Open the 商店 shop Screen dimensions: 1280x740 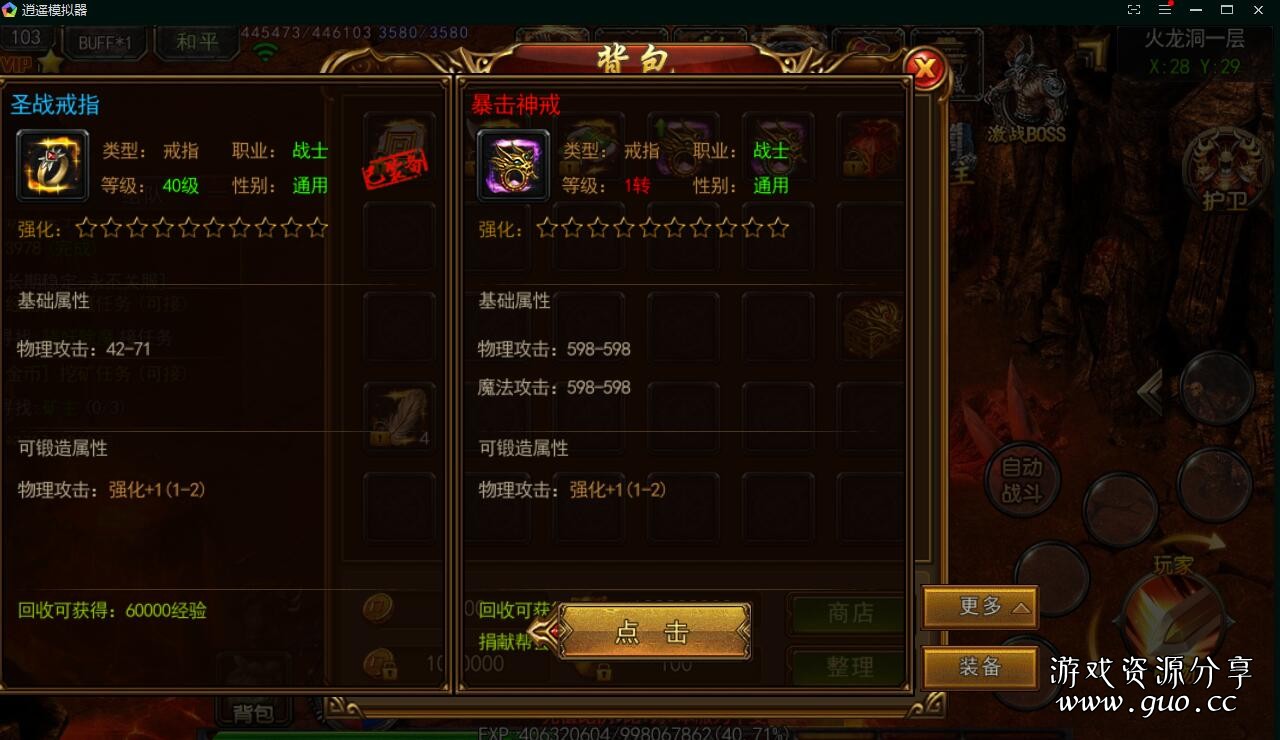[x=850, y=613]
